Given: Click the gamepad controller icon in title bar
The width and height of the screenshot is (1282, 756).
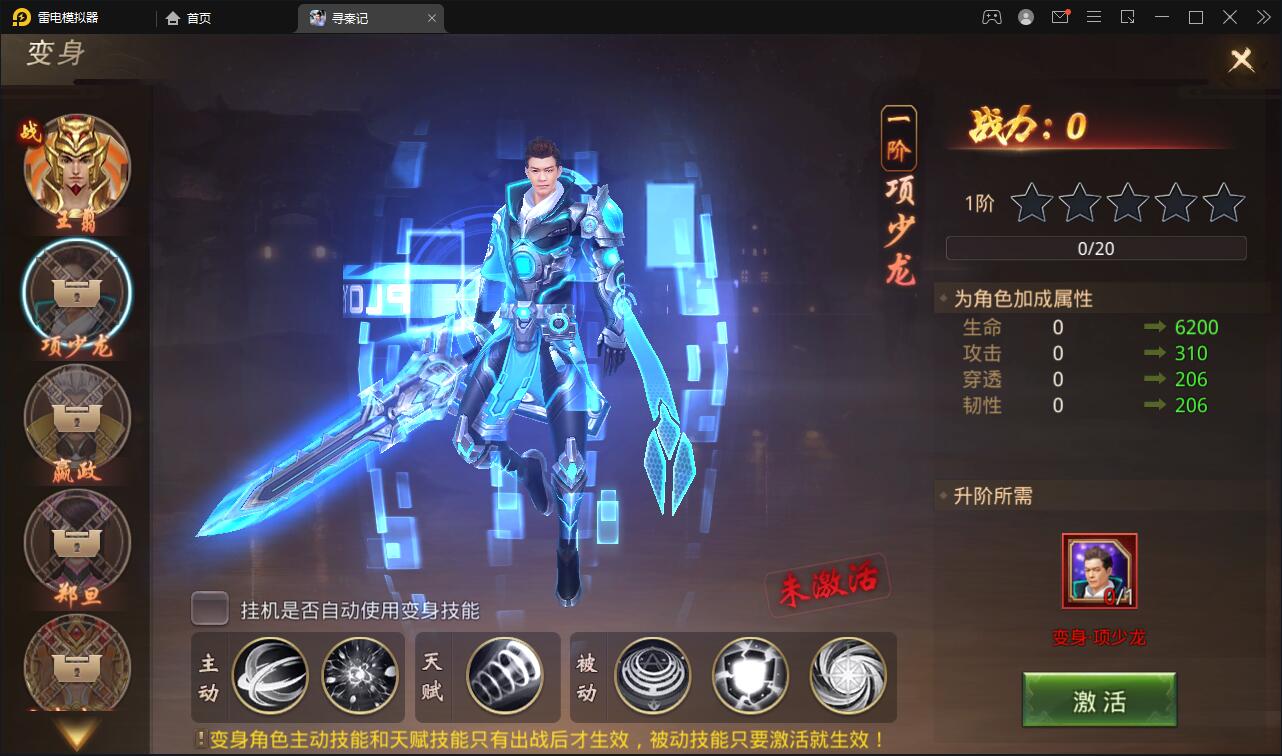Looking at the screenshot, I should coord(991,17).
